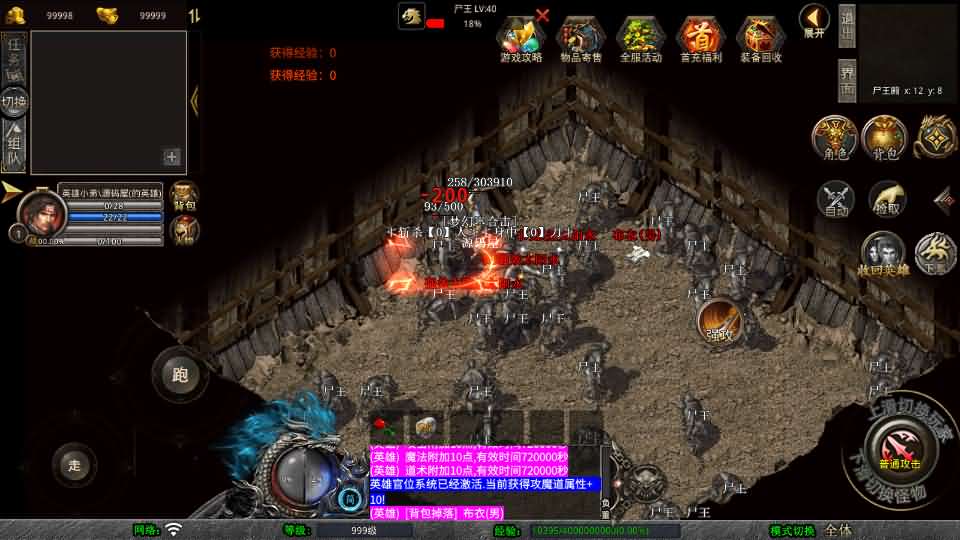Open the 全服活动 server events menu
Image resolution: width=960 pixels, height=540 pixels.
(641, 38)
